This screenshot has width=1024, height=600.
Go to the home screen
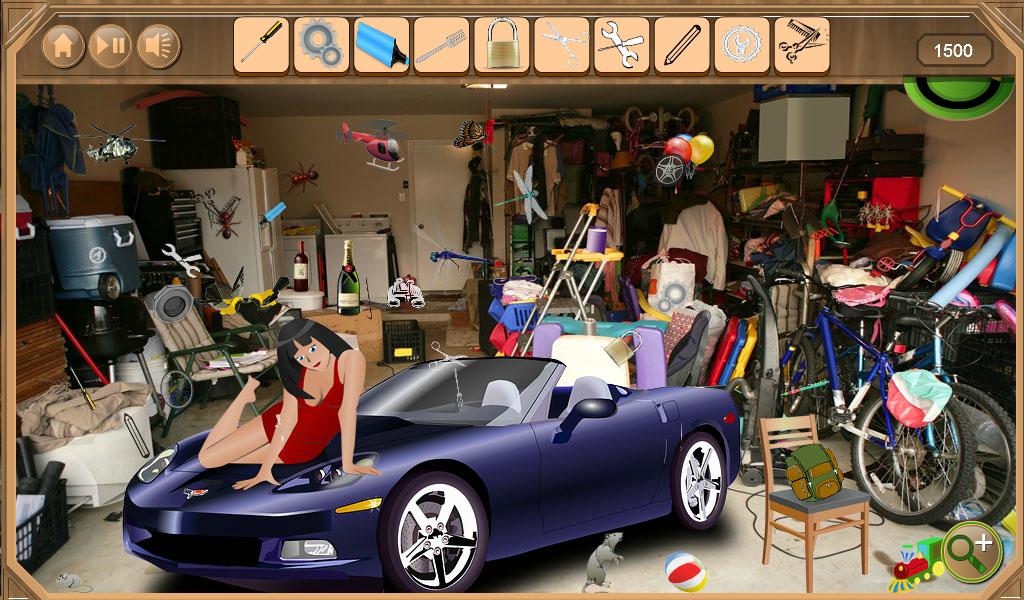[x=63, y=46]
